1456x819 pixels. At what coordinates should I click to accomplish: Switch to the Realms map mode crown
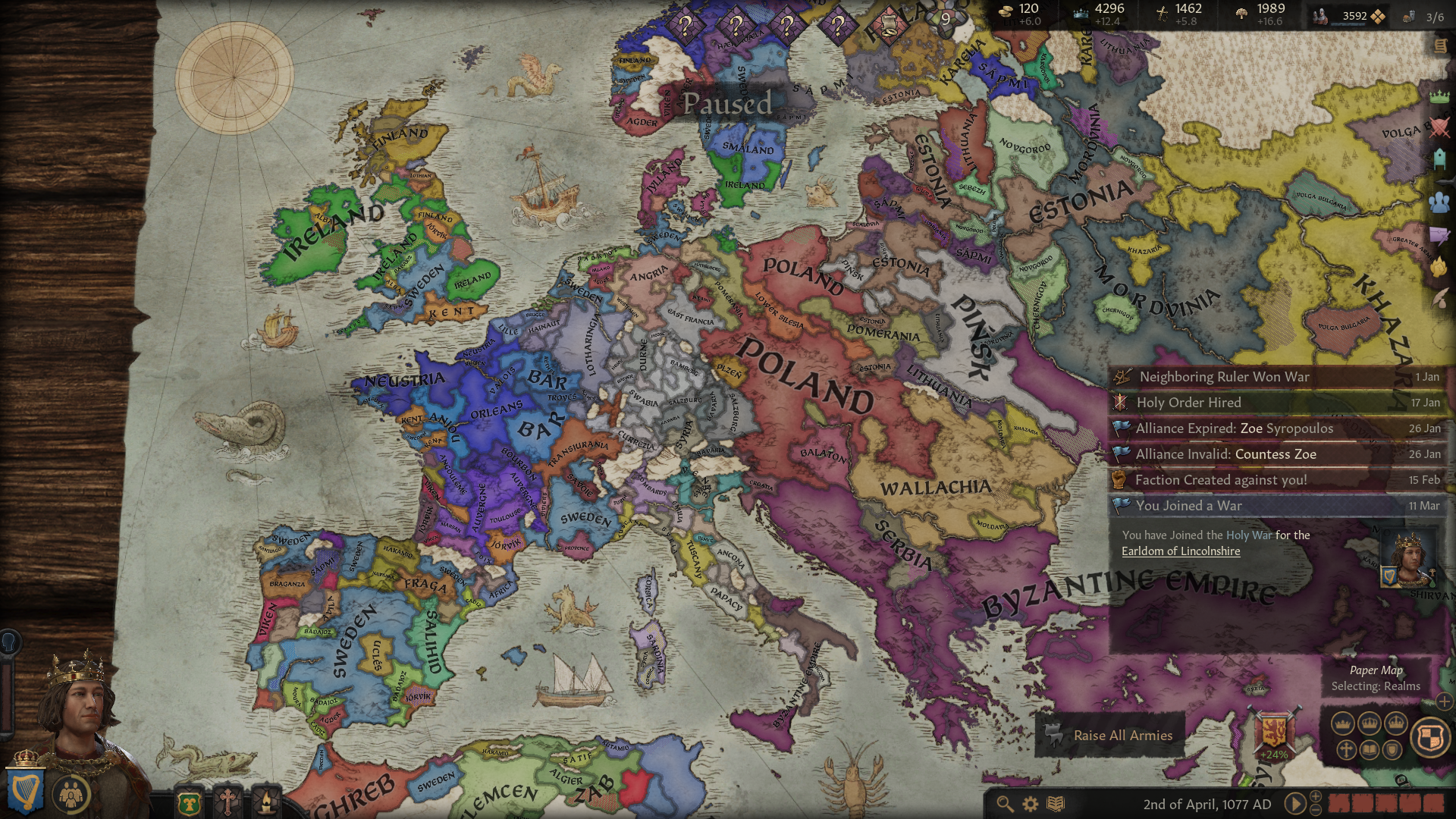[x=1344, y=723]
